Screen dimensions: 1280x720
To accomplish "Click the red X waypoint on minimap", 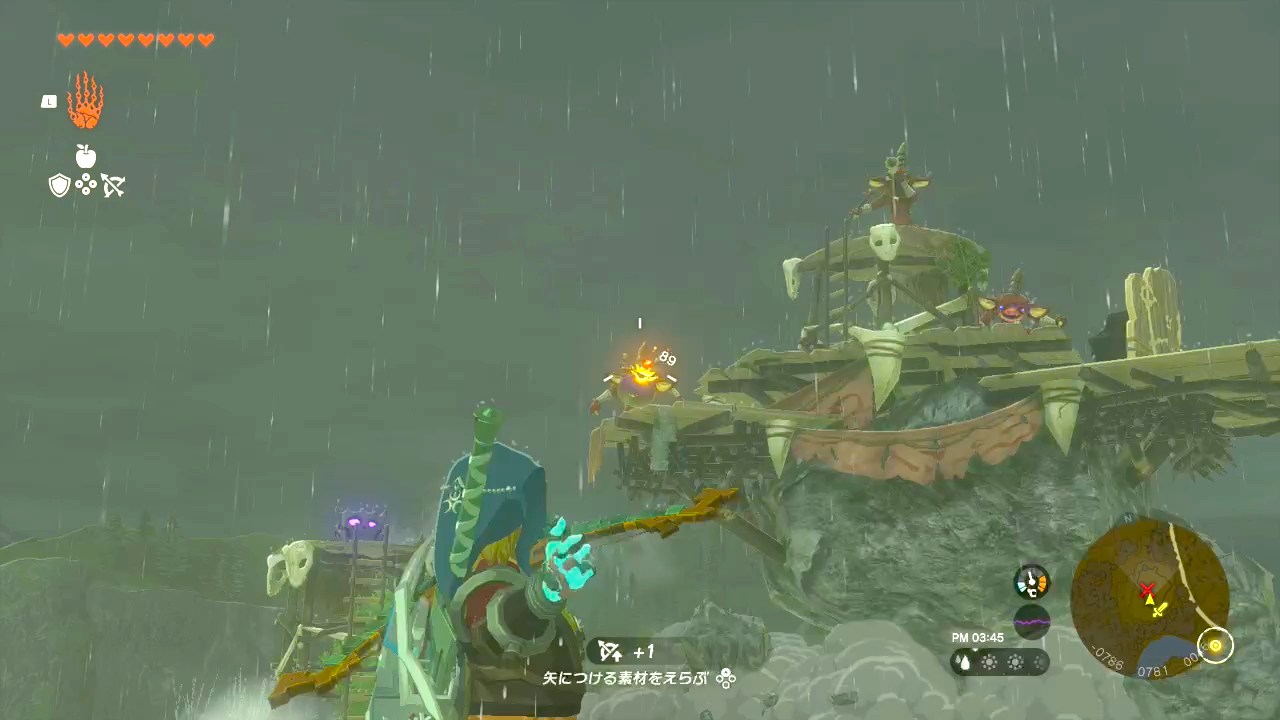I will pos(1146,591).
